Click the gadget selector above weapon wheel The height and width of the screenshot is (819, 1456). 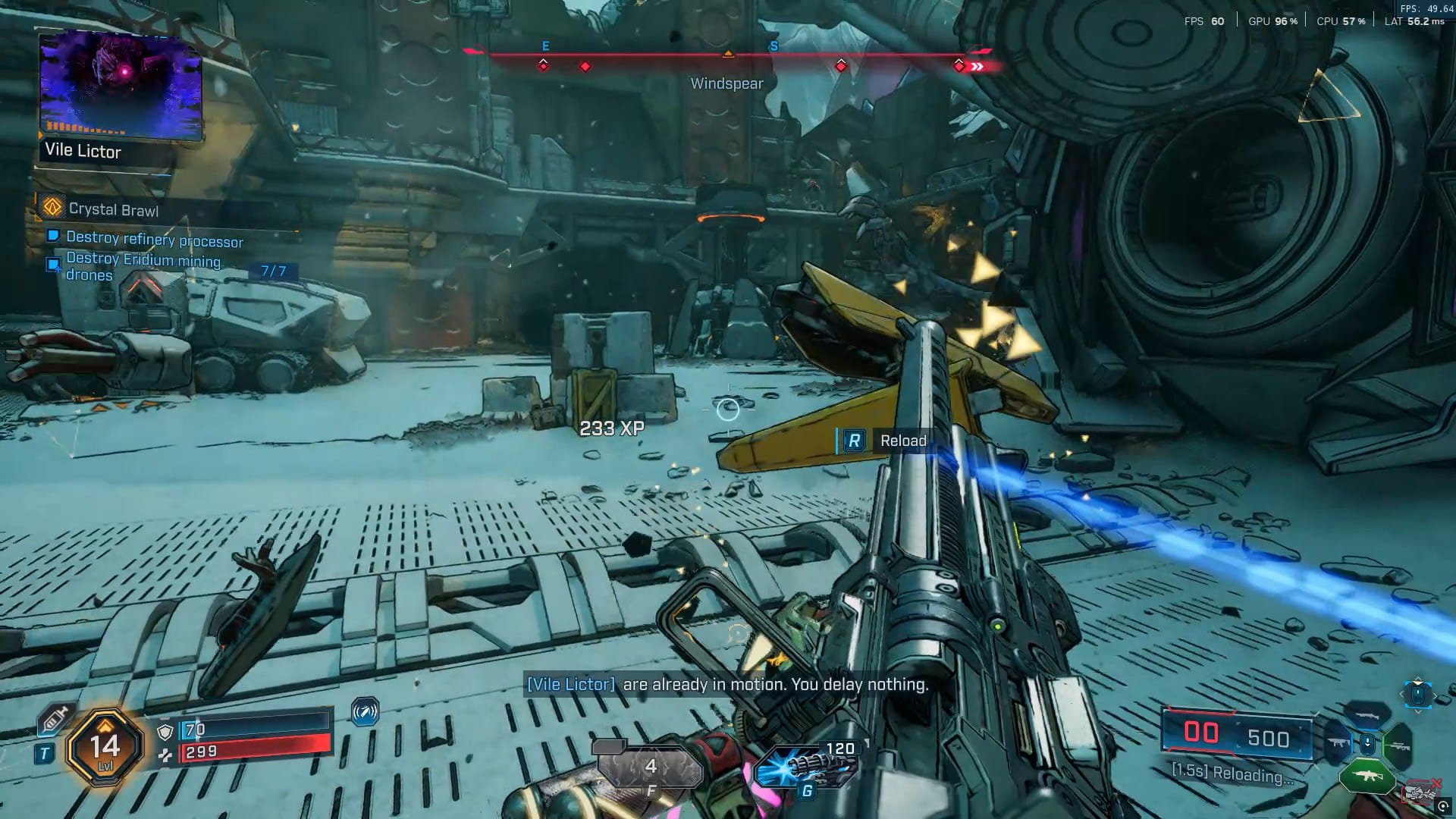pos(1417,694)
